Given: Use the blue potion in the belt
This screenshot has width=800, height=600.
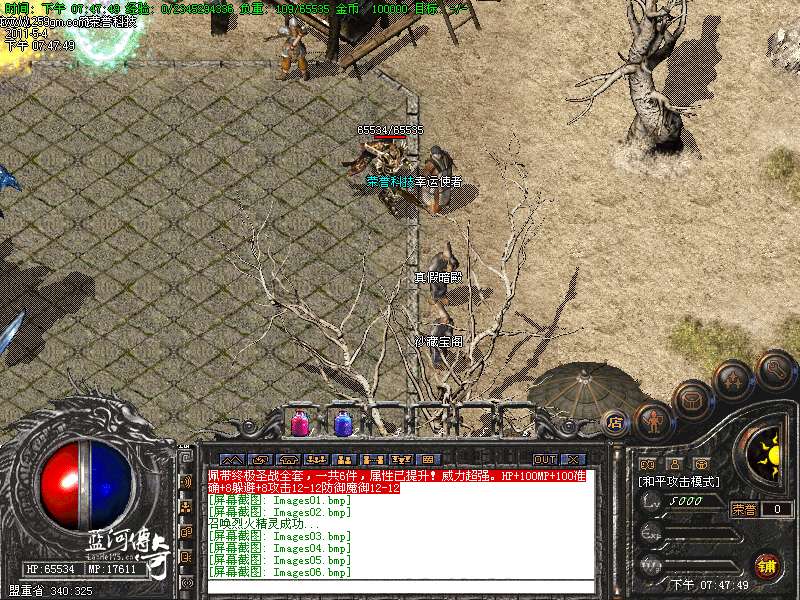Looking at the screenshot, I should 343,424.
